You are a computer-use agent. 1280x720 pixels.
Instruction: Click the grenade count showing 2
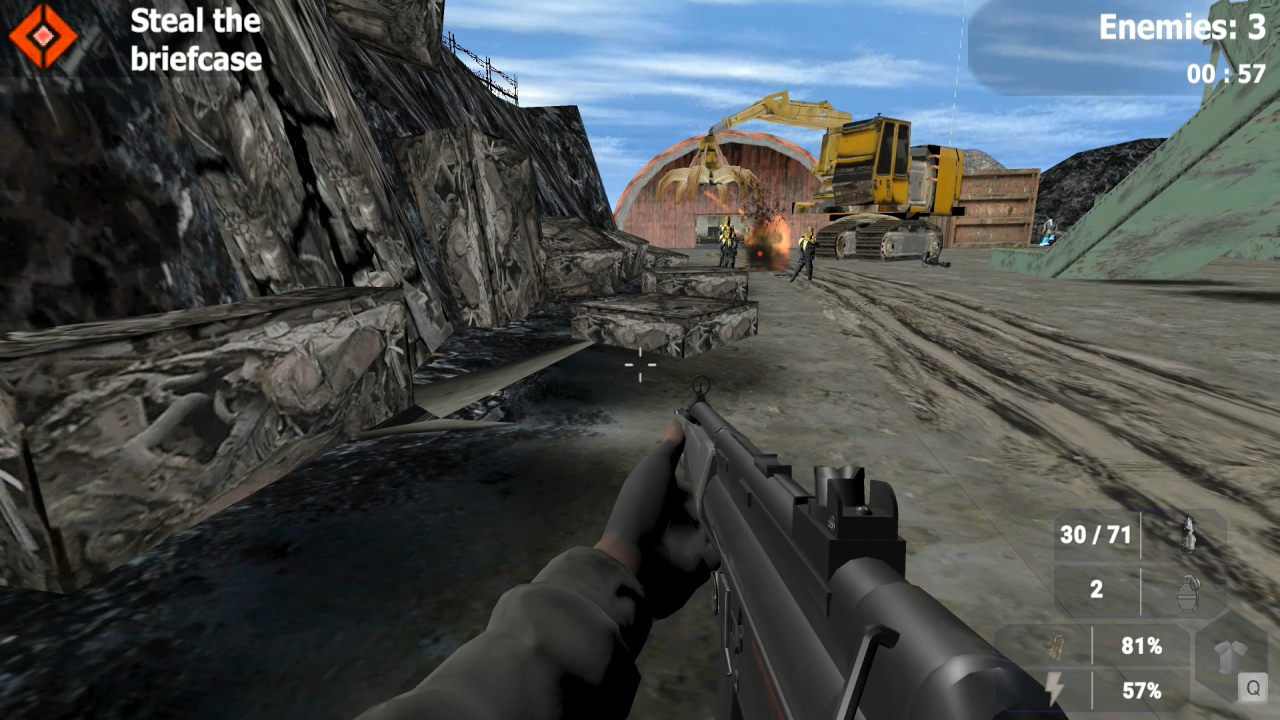coord(1097,590)
